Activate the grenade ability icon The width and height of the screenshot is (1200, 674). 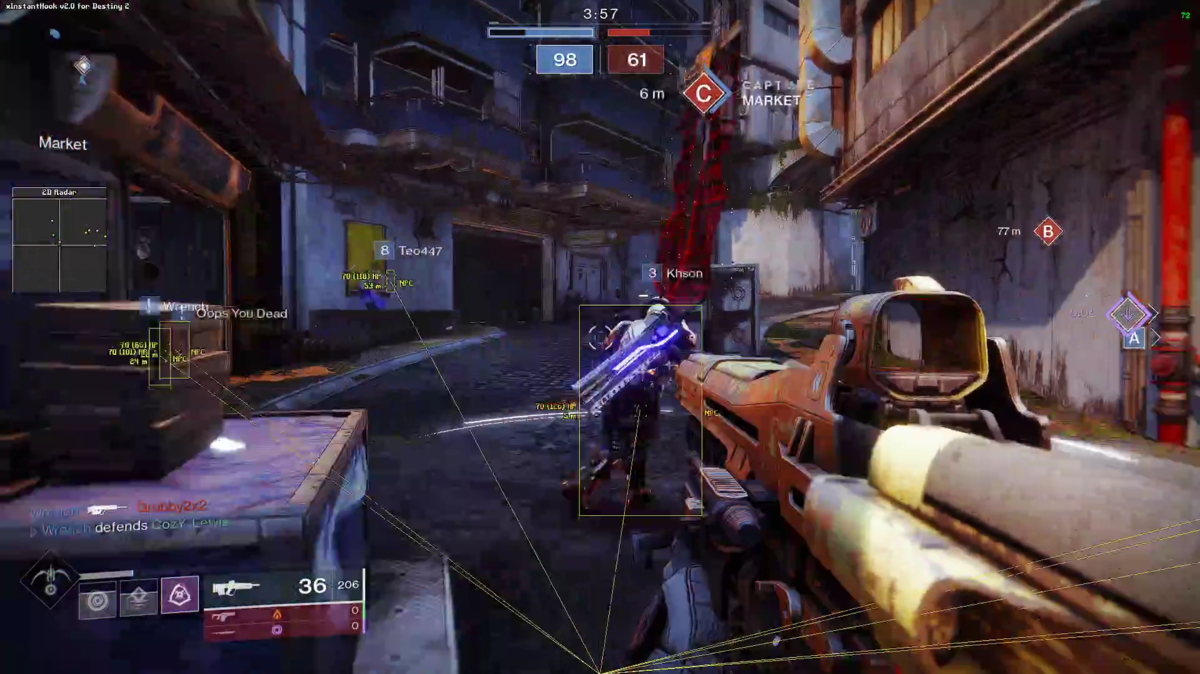tap(98, 598)
